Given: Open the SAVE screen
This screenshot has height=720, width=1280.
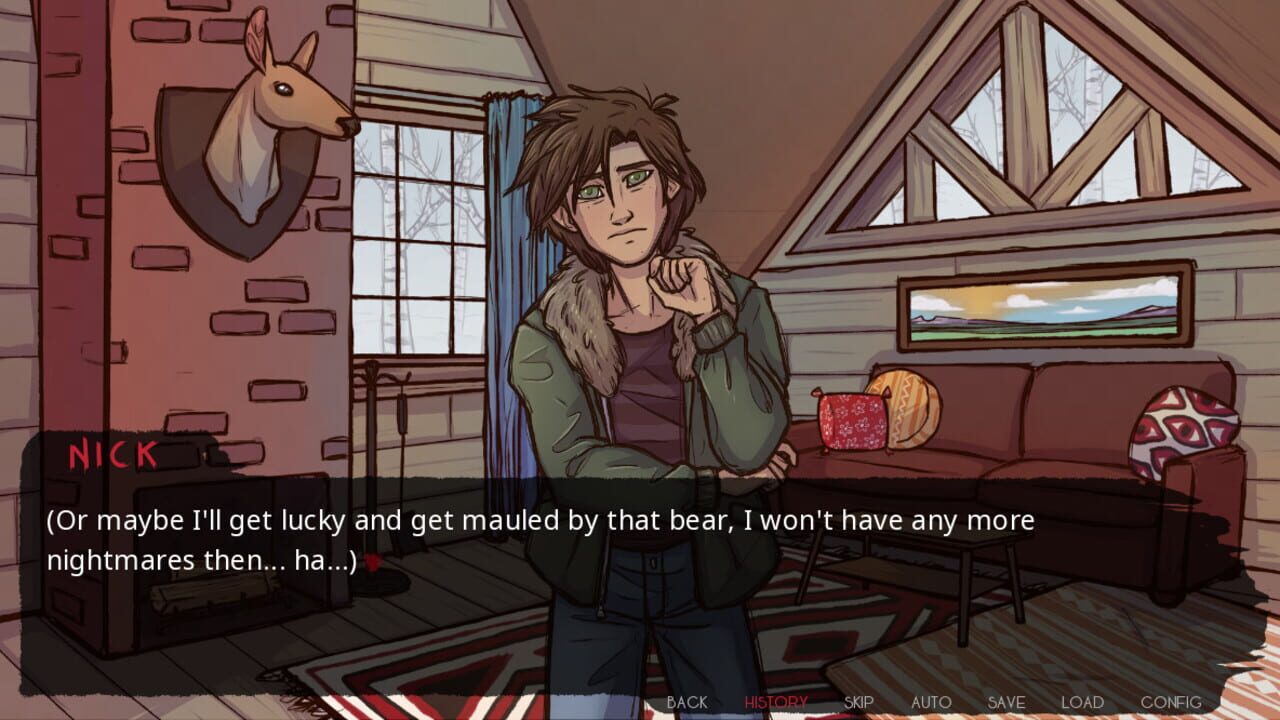Looking at the screenshot, I should [1006, 702].
